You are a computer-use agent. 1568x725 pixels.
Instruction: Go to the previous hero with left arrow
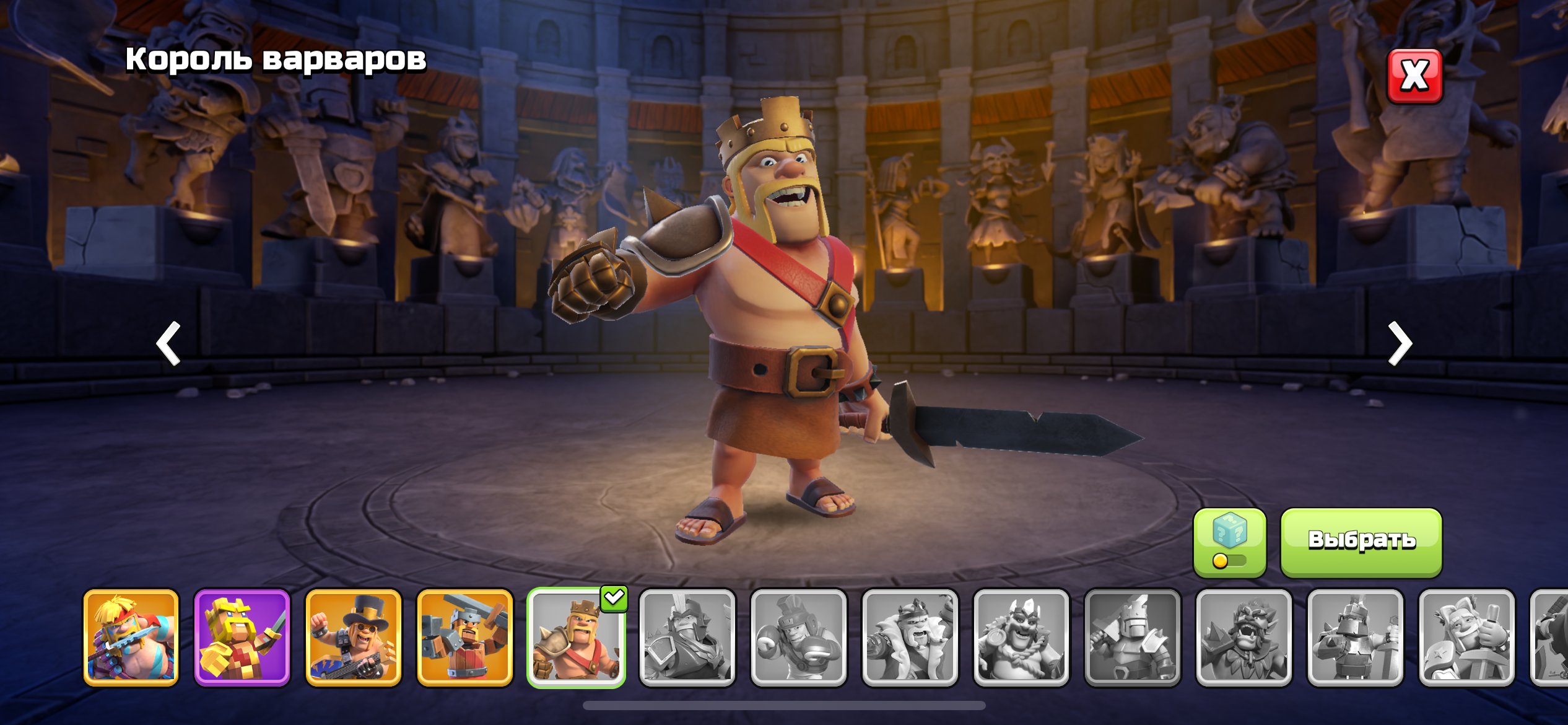[x=168, y=343]
